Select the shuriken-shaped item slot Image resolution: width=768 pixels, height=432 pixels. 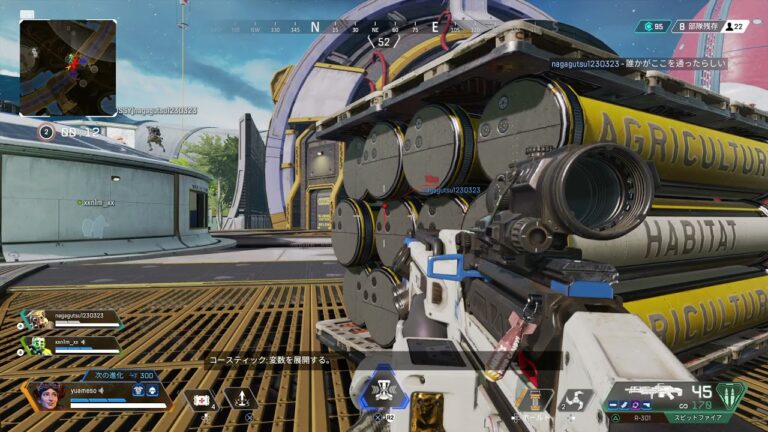tap(575, 399)
